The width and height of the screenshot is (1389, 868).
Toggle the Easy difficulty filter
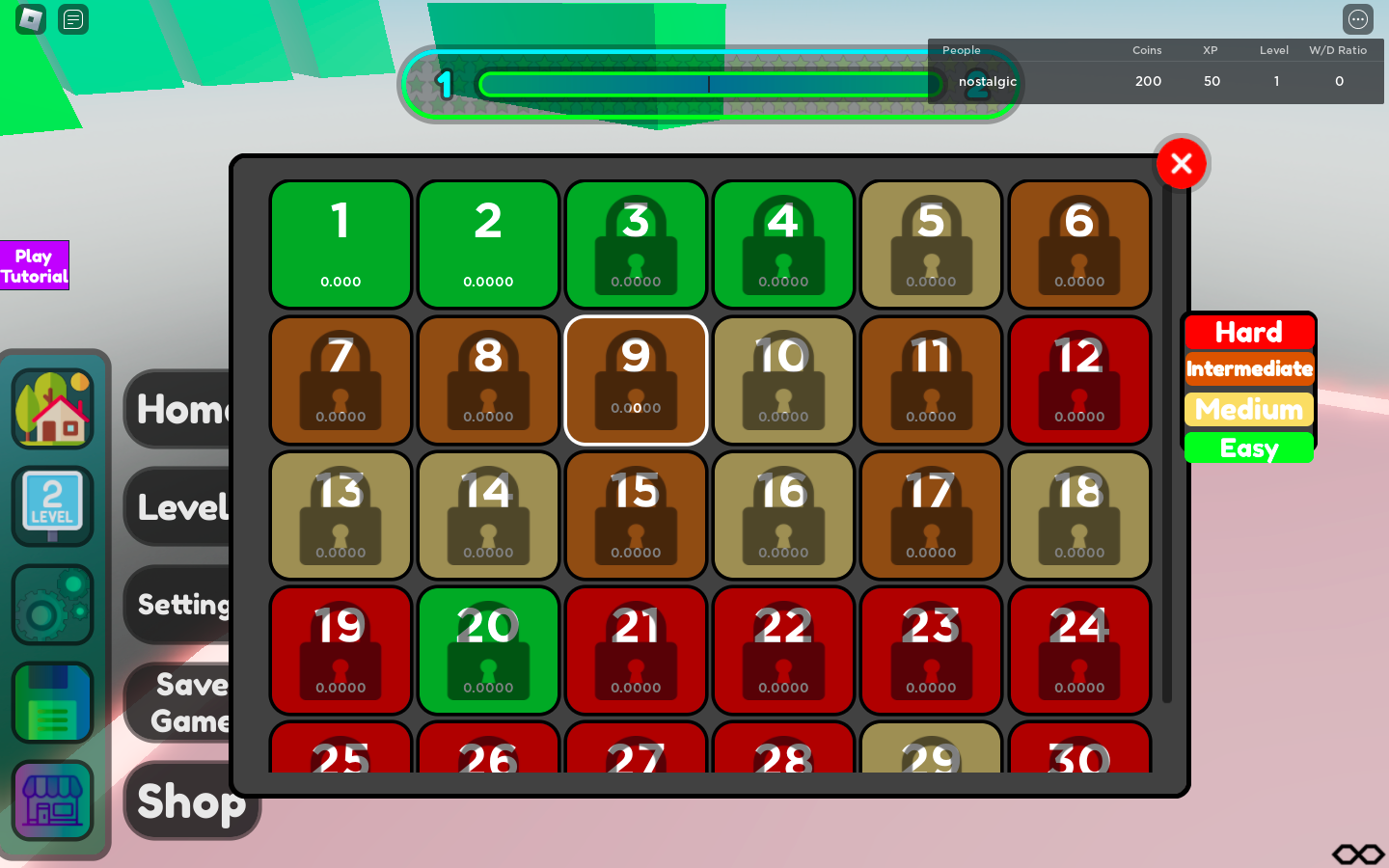pos(1248,448)
